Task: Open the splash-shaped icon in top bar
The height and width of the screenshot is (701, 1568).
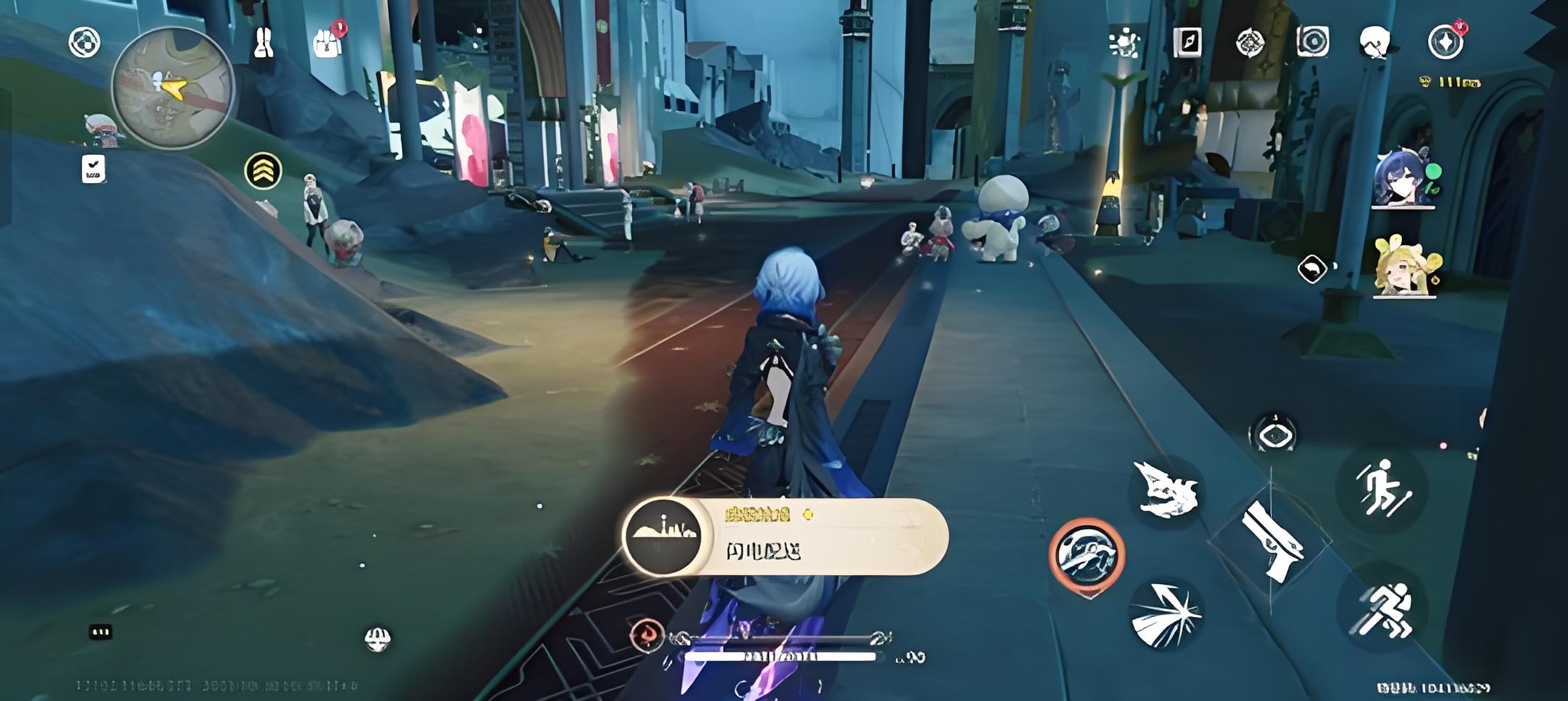Action: click(1125, 42)
